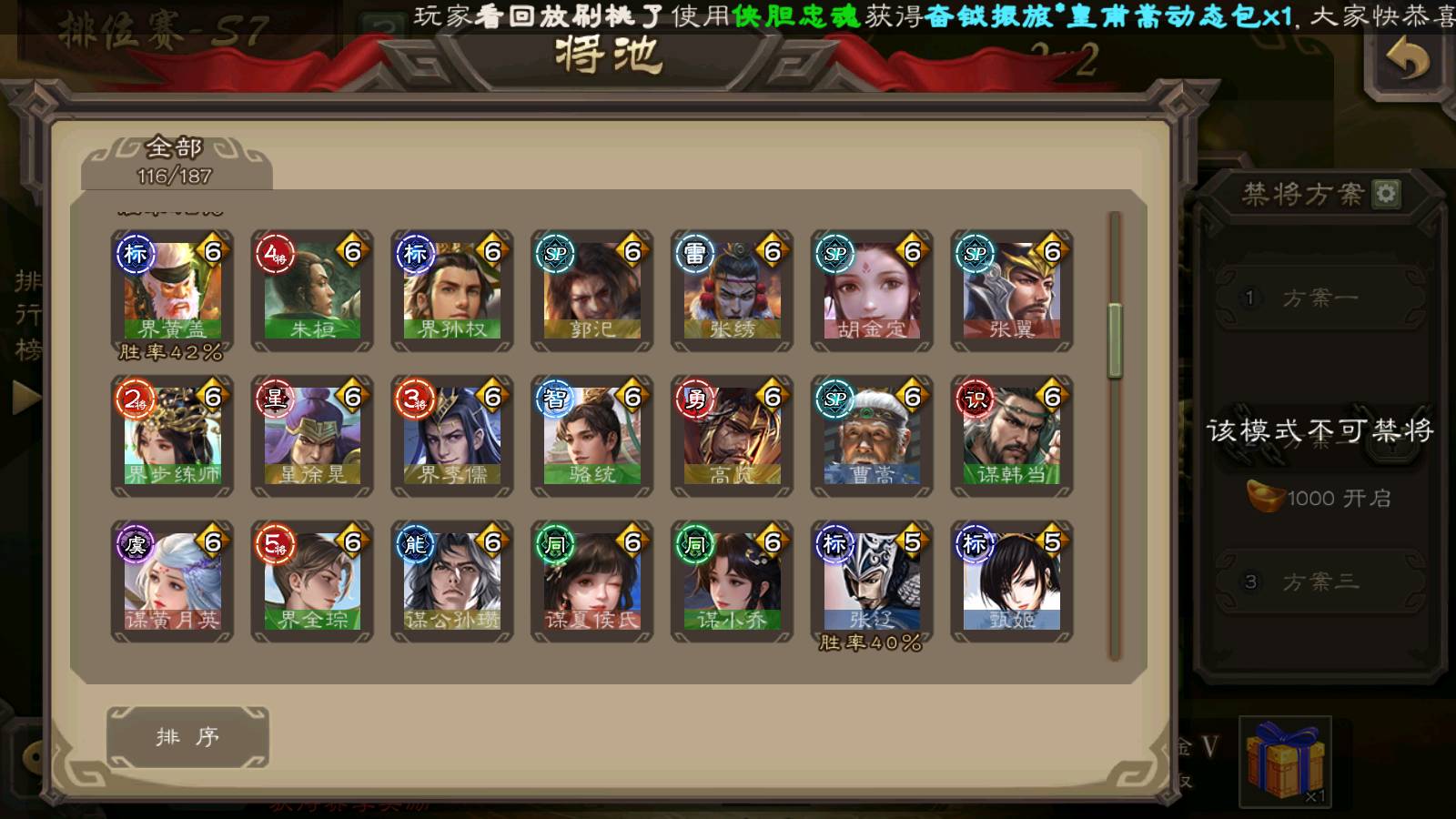Go back with the return arrow
This screenshot has height=819, width=1456.
point(1407,62)
